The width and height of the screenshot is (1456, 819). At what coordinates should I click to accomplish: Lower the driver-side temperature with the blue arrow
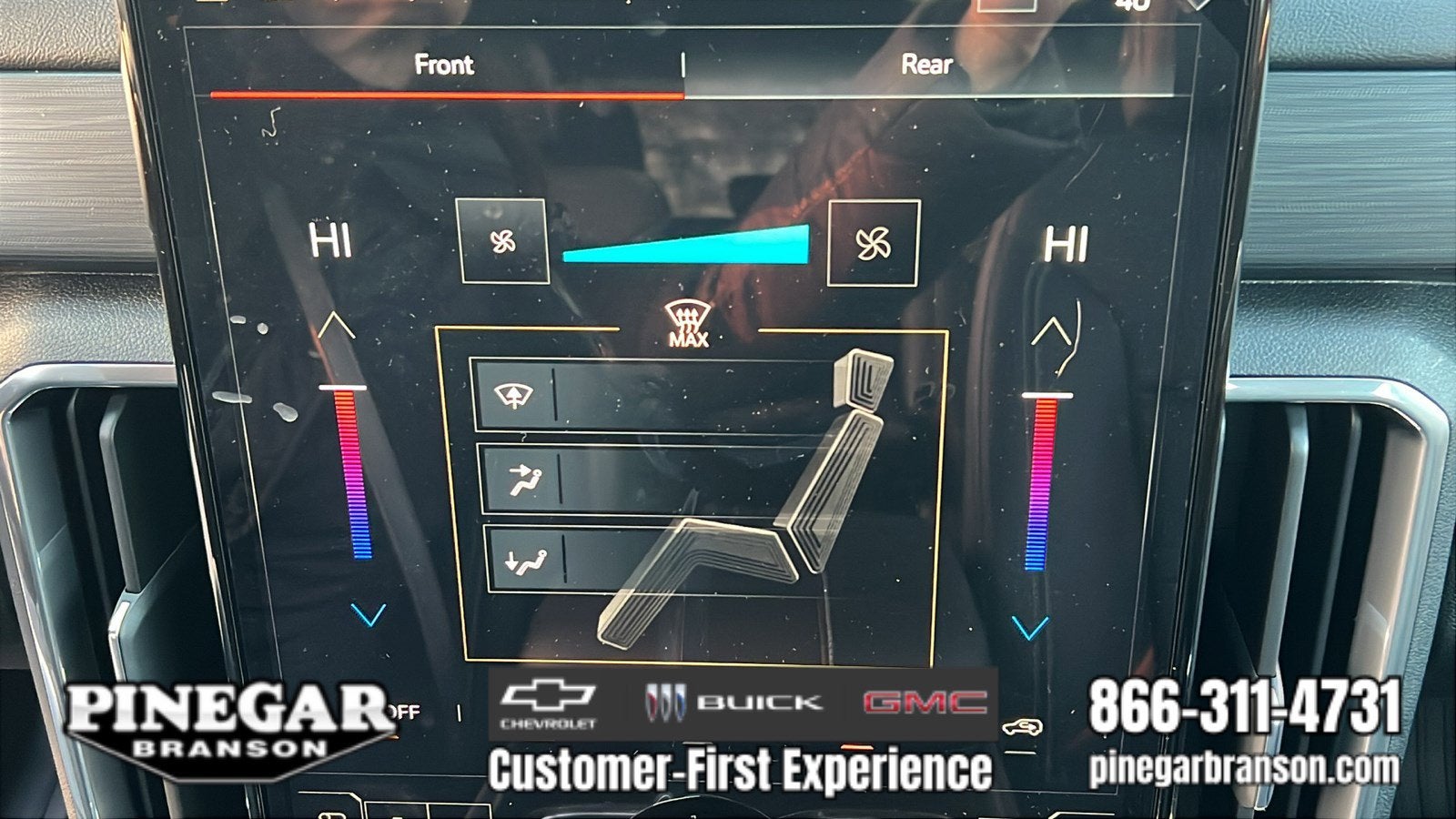click(368, 615)
